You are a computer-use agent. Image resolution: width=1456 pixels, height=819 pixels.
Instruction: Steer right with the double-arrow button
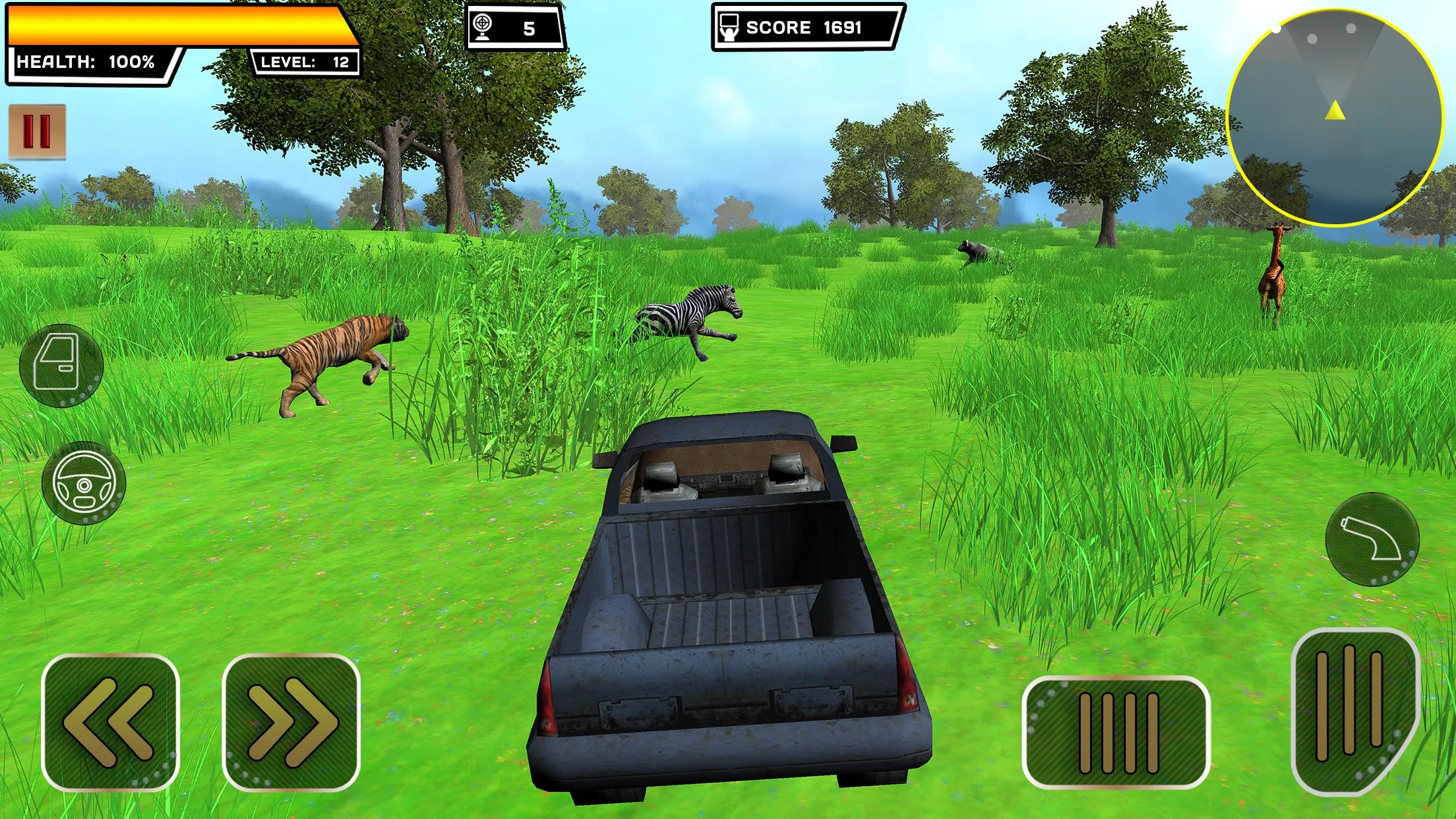[291, 722]
